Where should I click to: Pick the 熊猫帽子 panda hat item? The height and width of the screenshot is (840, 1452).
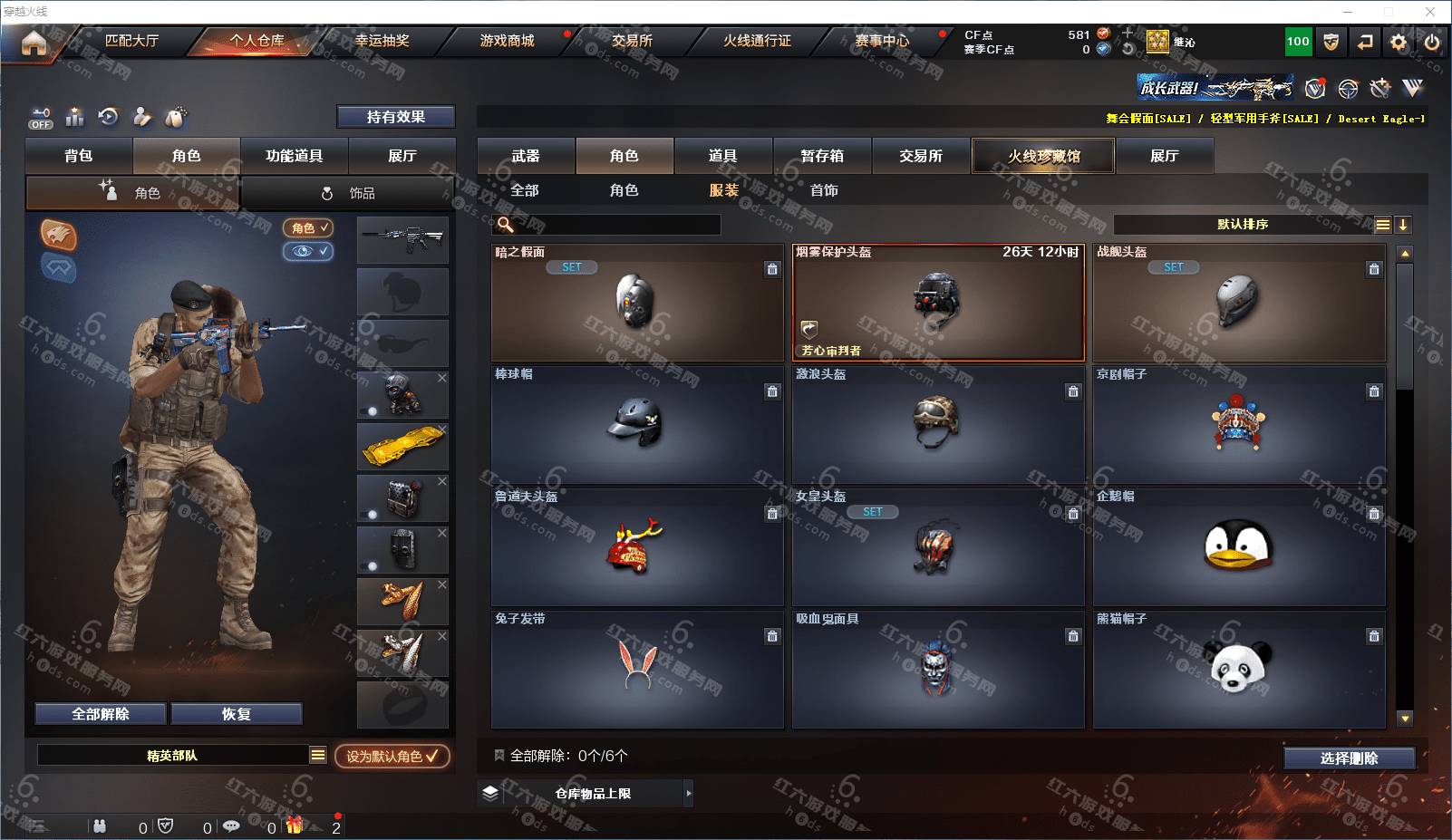coord(1238,669)
